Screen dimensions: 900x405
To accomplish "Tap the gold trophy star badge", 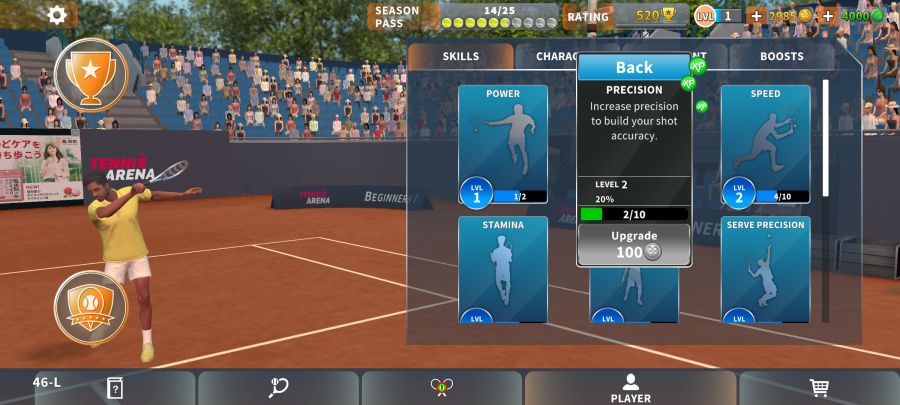I will pyautogui.click(x=91, y=74).
